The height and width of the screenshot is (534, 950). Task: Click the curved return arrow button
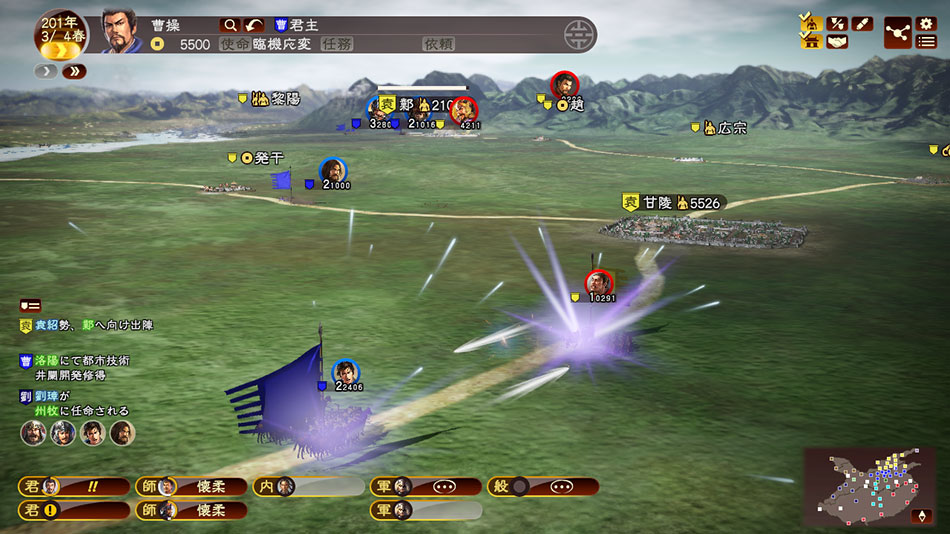pos(255,25)
